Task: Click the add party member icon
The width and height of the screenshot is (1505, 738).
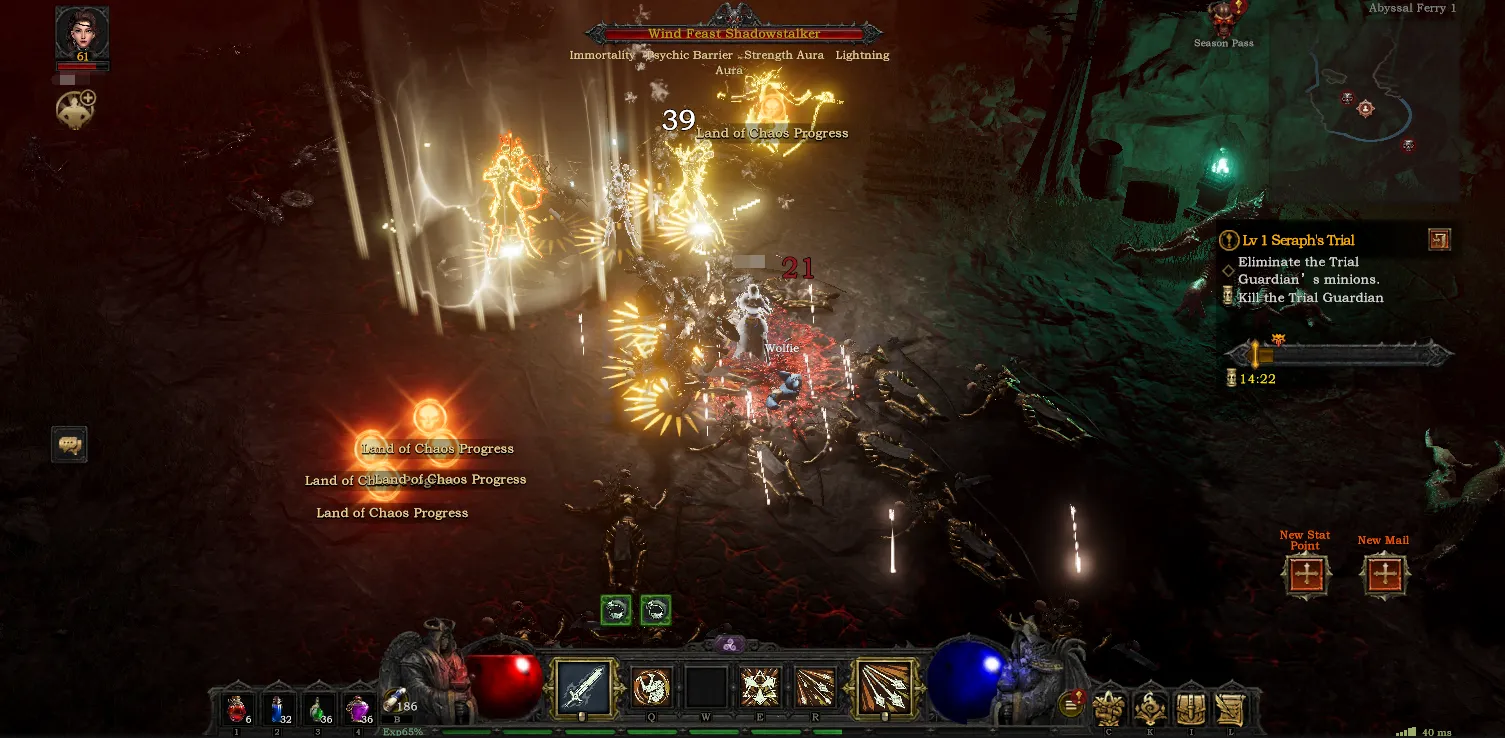Action: [76, 109]
